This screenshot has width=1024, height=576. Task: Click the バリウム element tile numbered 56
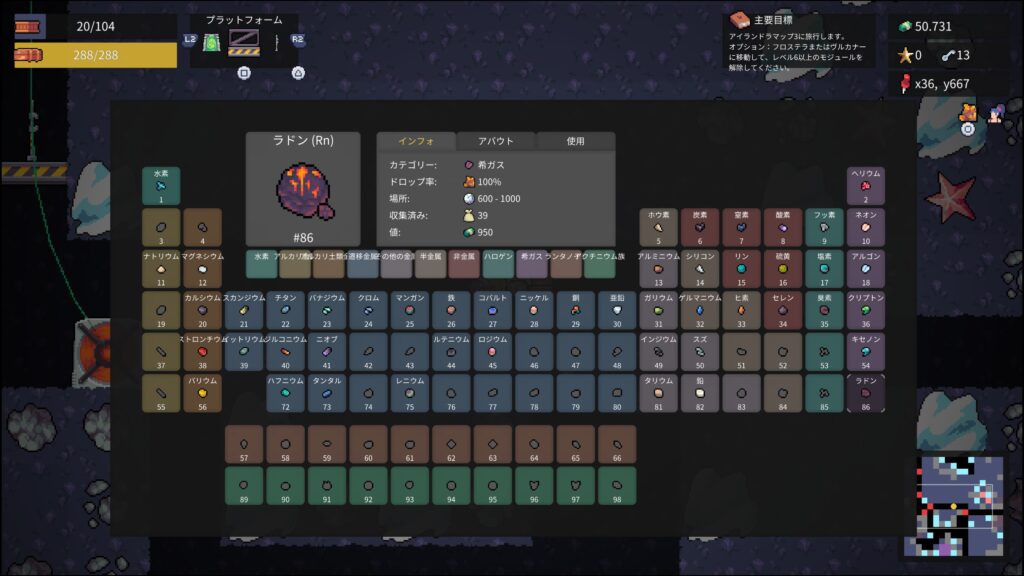(202, 394)
